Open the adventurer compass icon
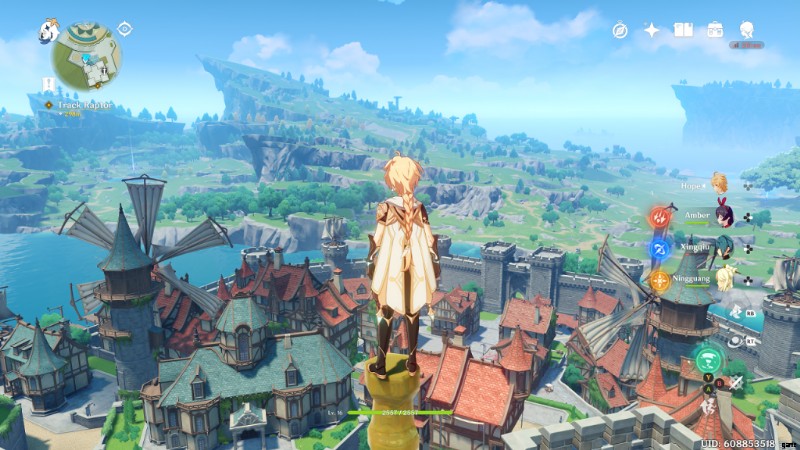Viewport: 800px width, 450px height. tap(620, 31)
